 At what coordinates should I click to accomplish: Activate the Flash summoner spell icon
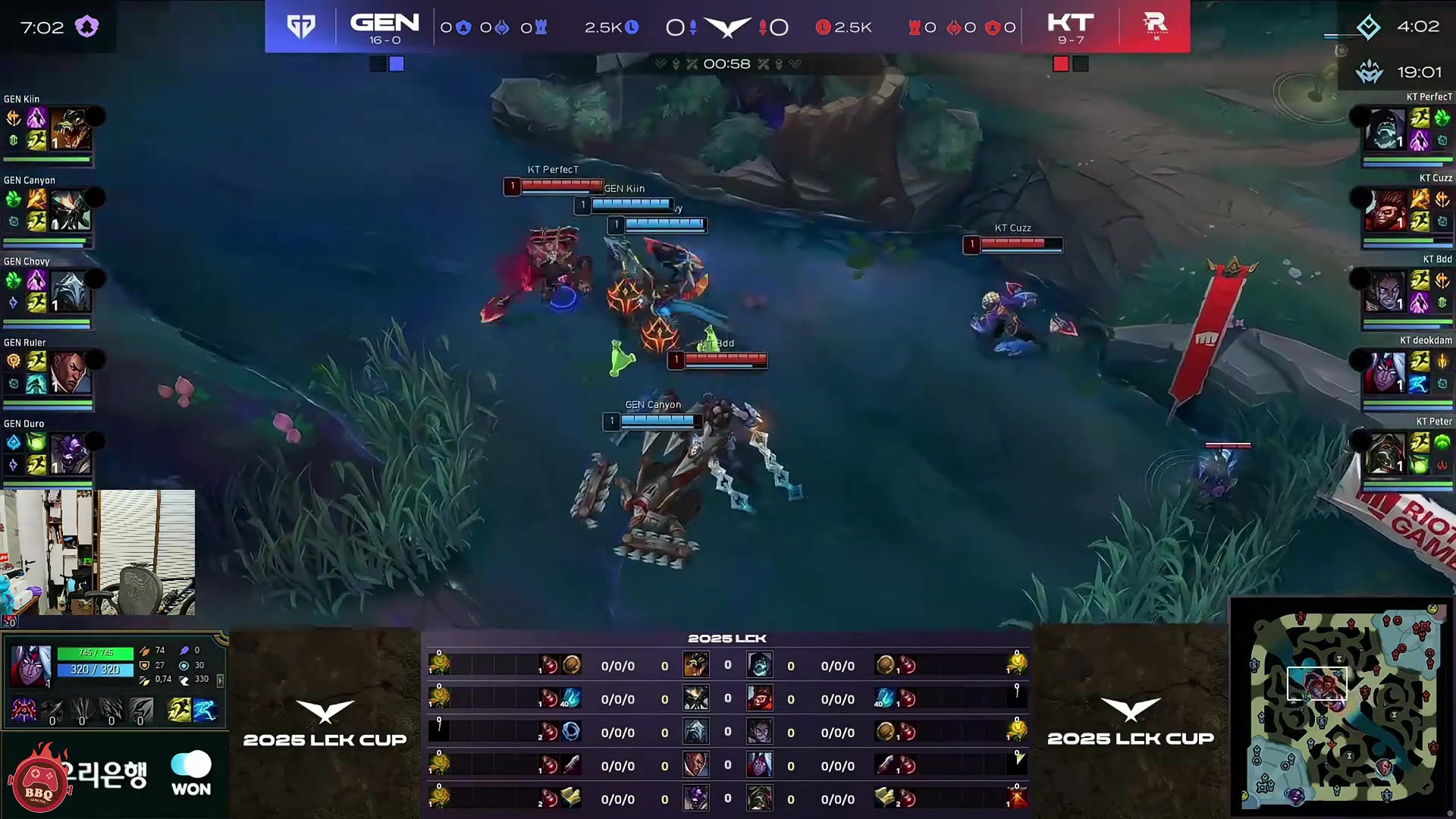[179, 711]
